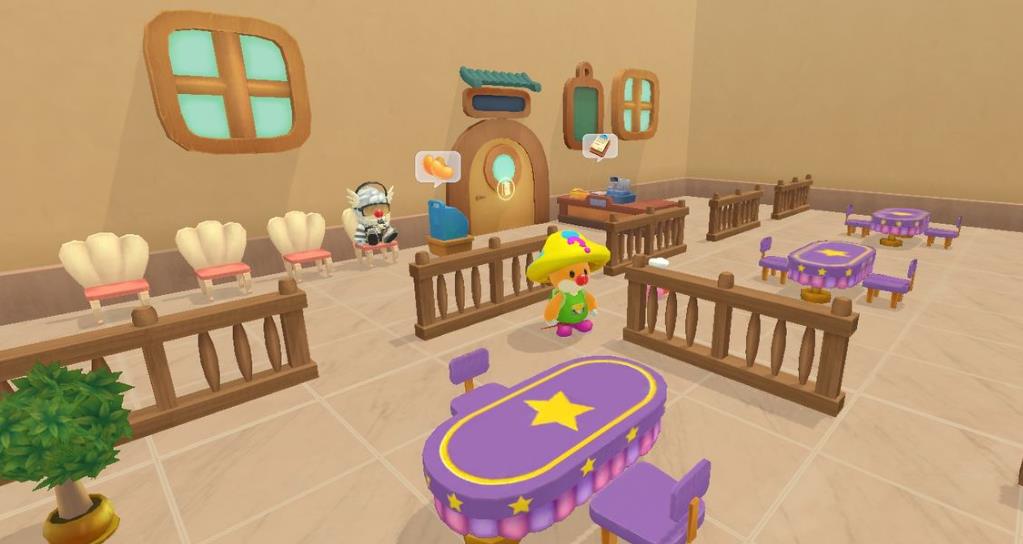Open the book speech bubble above the counter
This screenshot has width=1023, height=544.
[599, 146]
